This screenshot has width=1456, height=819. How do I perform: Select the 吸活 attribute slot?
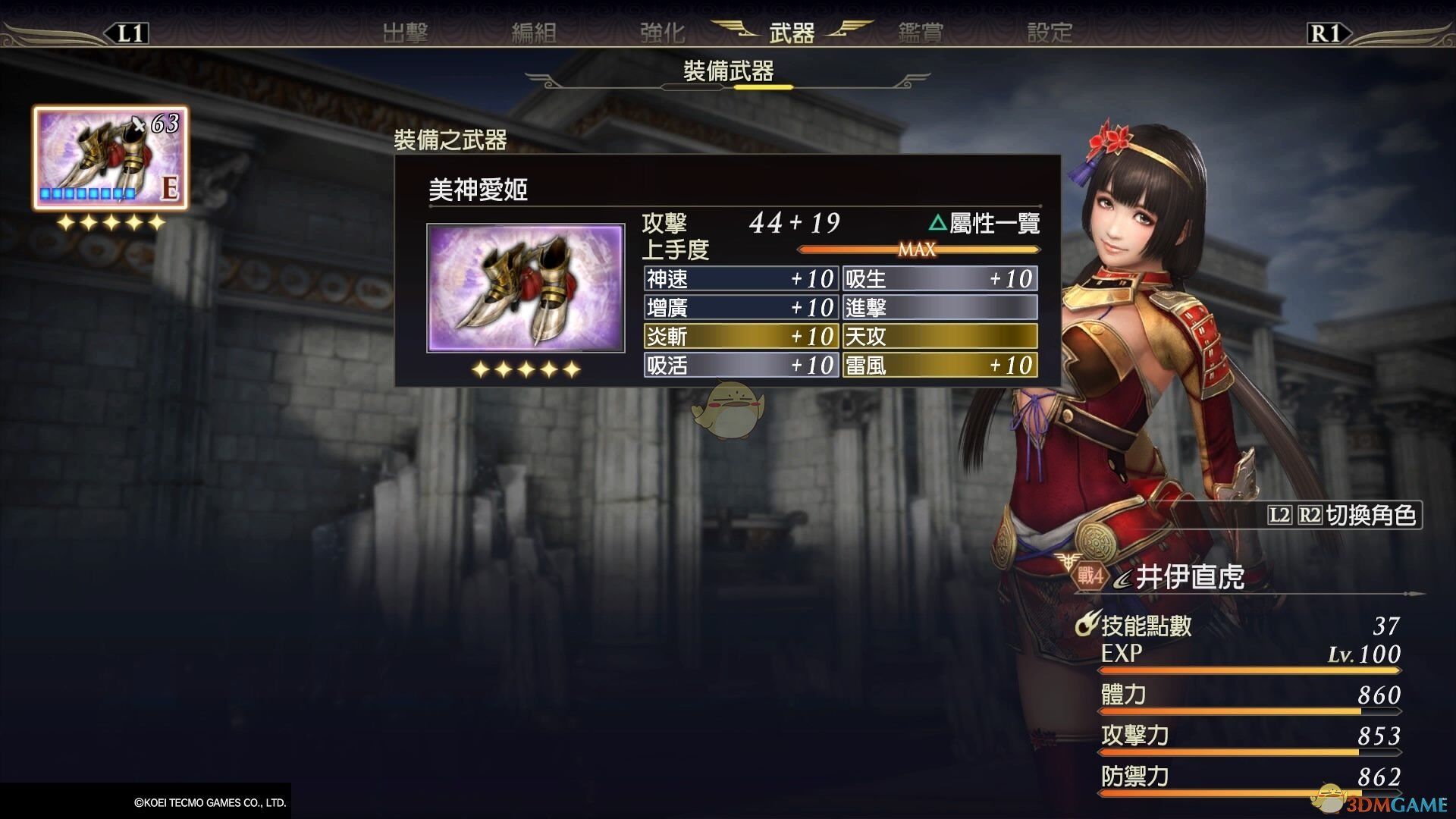740,366
